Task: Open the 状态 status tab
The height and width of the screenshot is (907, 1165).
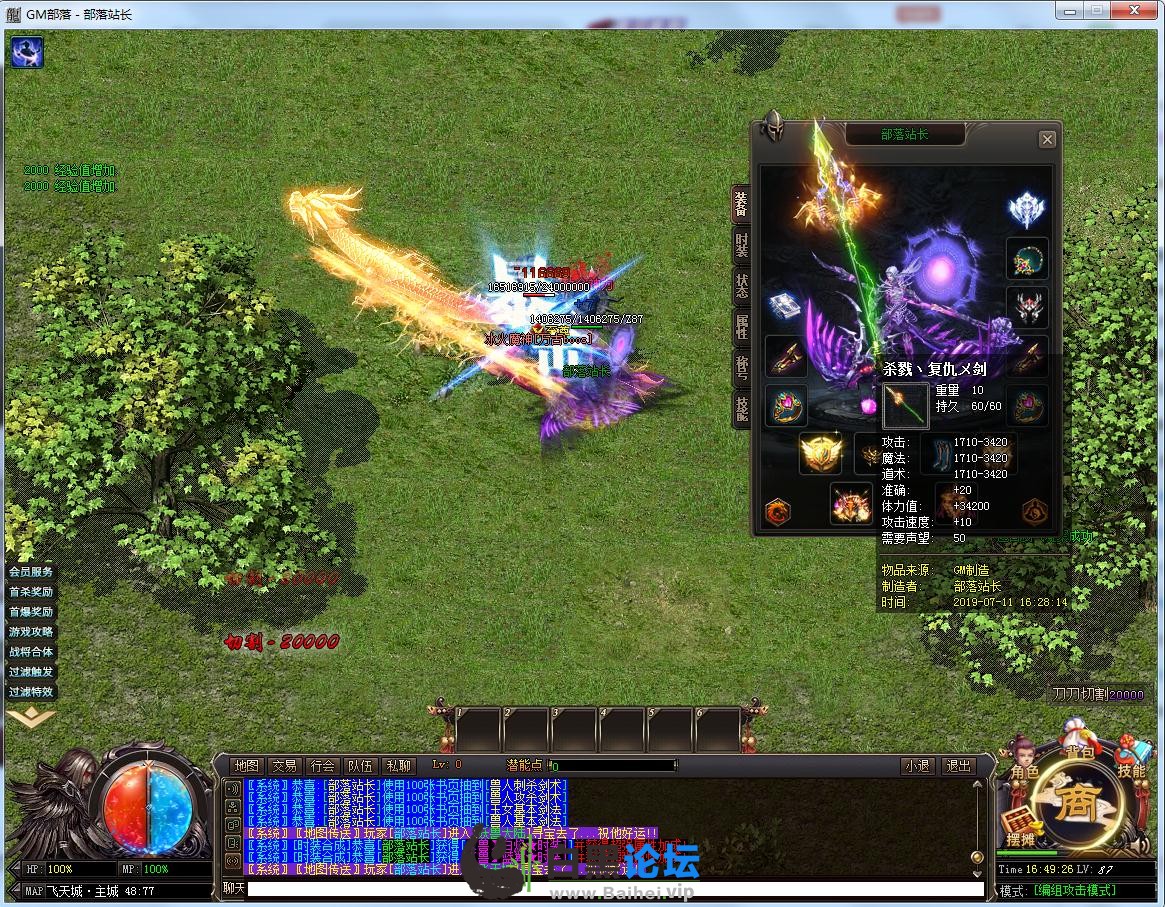Action: [741, 286]
